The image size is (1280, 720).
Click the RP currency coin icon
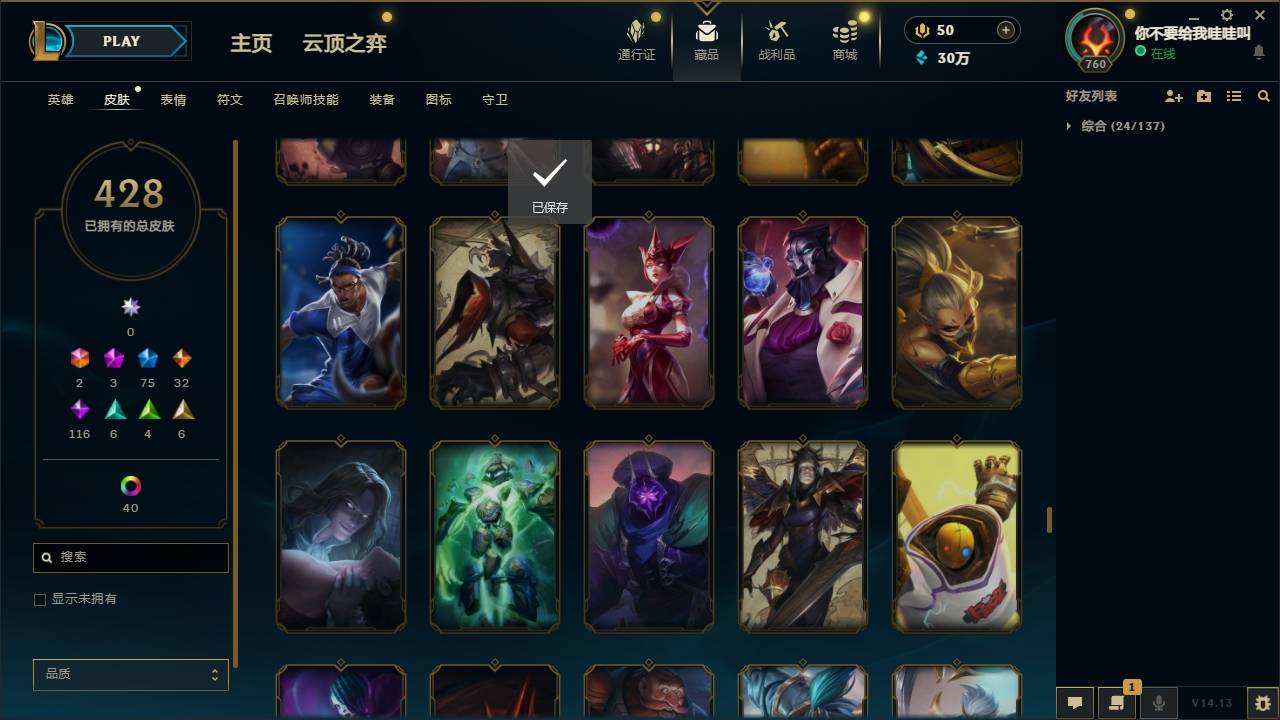[920, 30]
